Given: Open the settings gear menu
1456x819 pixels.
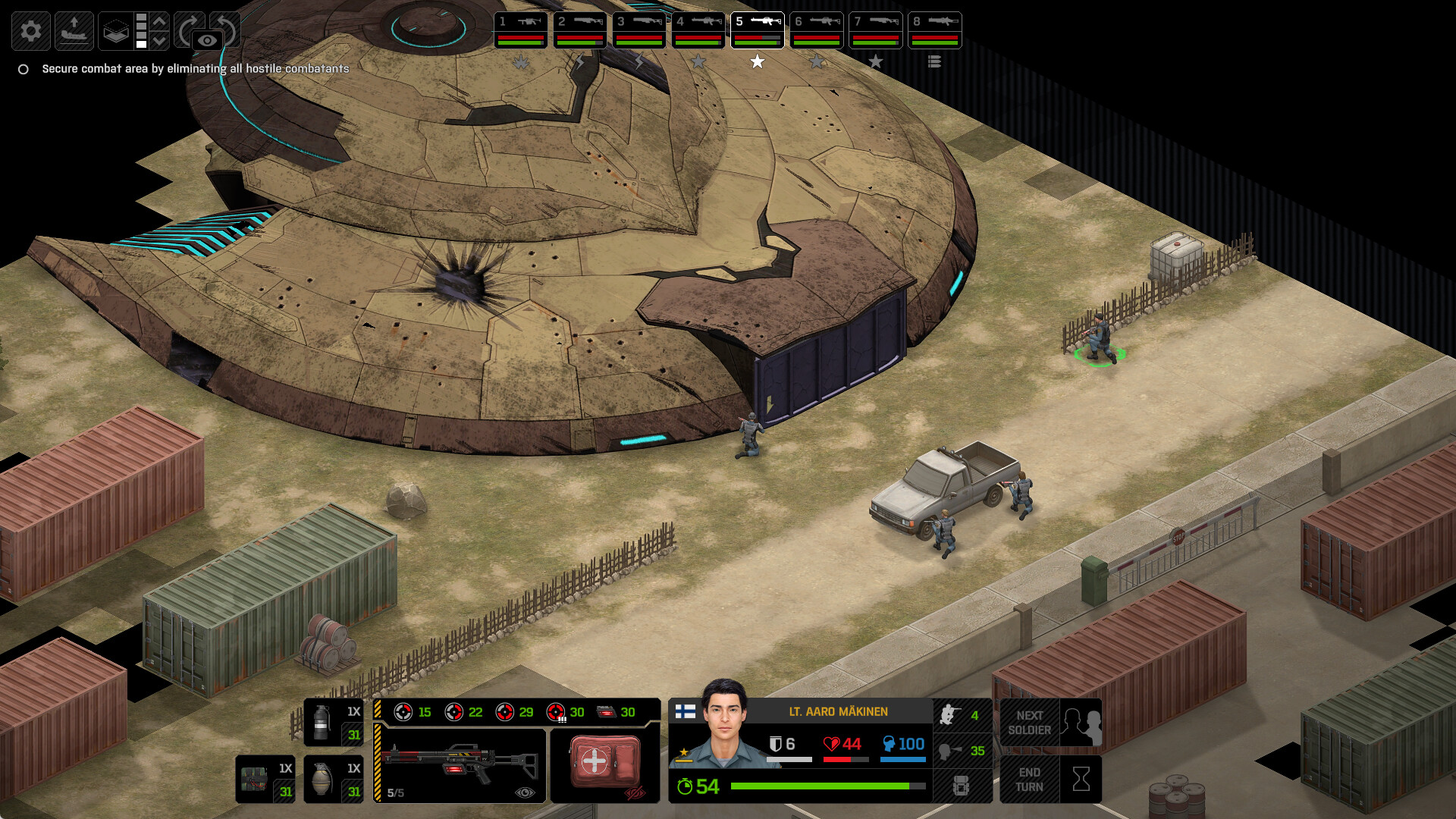Looking at the screenshot, I should click(x=32, y=31).
